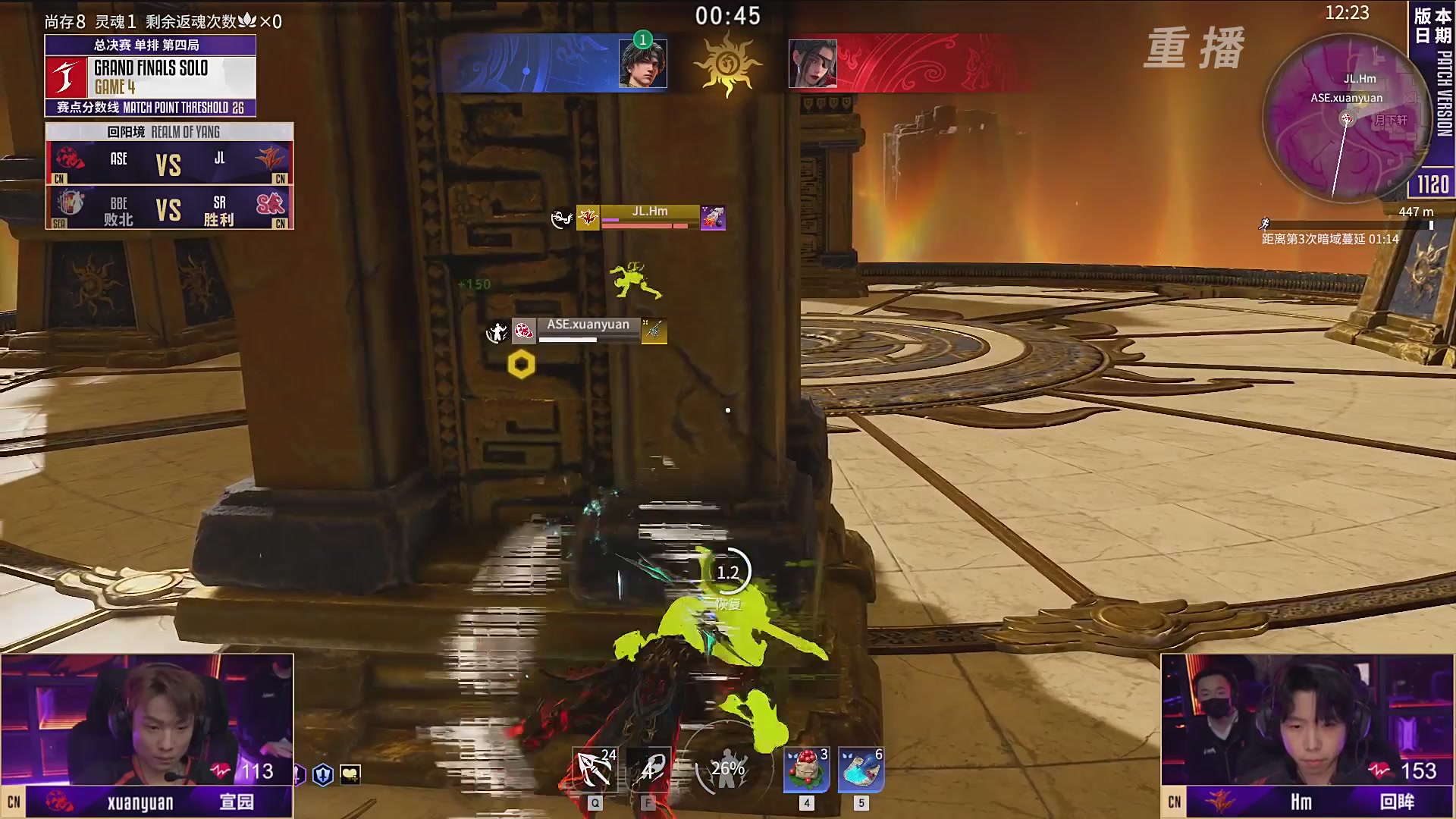Screen dimensions: 1456x819
Task: Click the purple cannon weapon icon beside JL.Hm
Action: pyautogui.click(x=713, y=218)
